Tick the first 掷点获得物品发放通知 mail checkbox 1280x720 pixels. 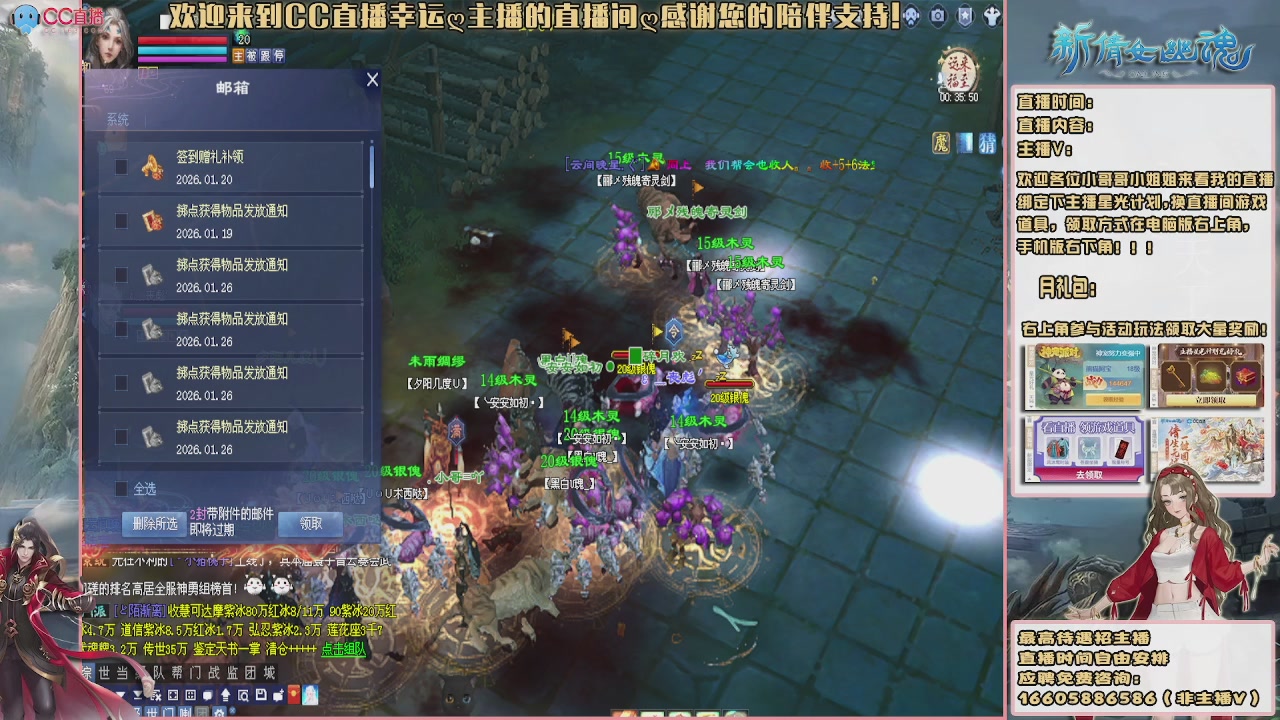point(121,222)
